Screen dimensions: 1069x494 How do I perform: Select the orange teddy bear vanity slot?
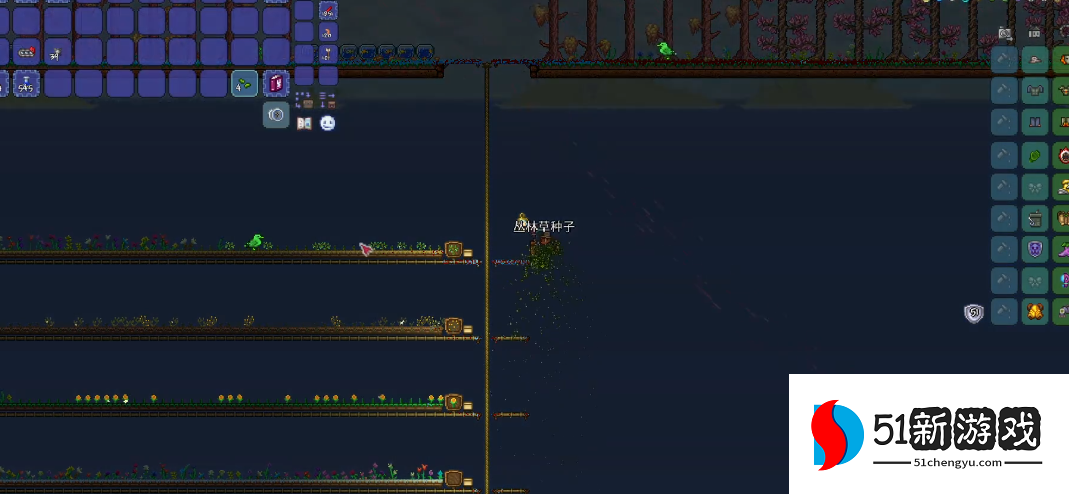click(x=1035, y=311)
